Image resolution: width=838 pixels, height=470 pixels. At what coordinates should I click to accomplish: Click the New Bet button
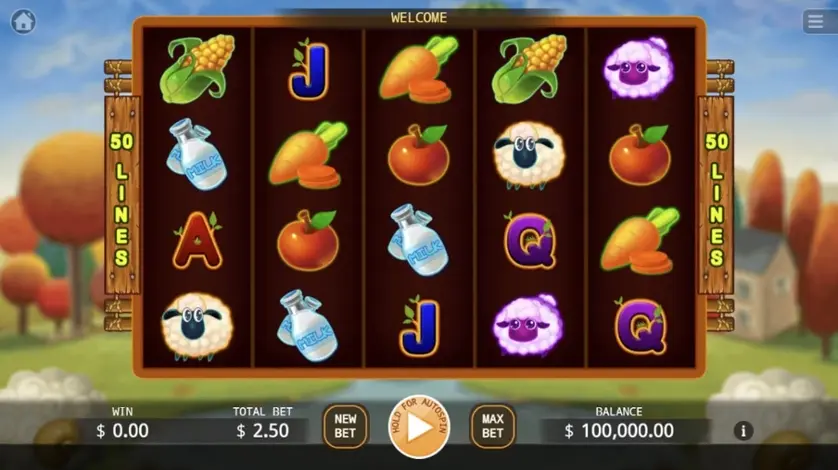345,426
